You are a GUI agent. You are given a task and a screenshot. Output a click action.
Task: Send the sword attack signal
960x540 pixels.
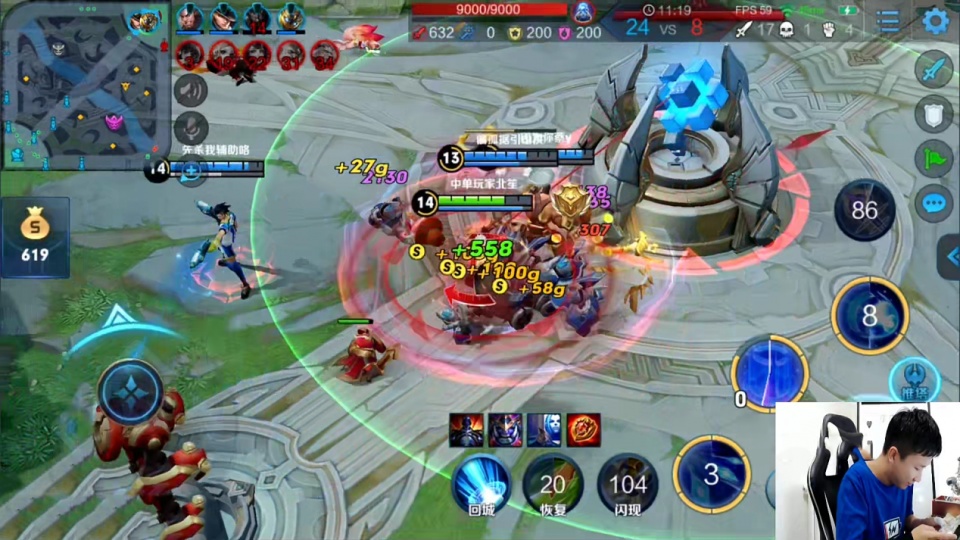[x=933, y=70]
